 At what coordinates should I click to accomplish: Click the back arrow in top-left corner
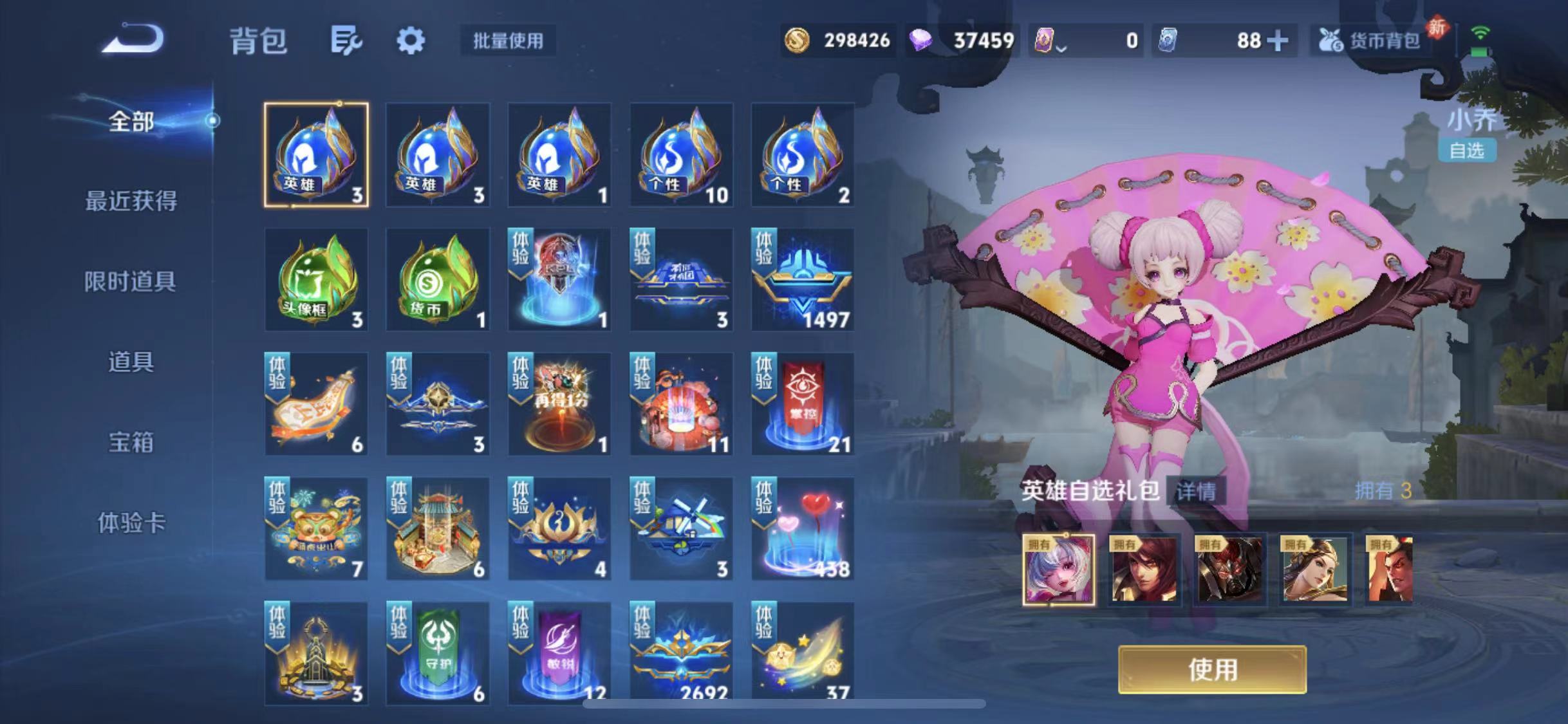133,39
